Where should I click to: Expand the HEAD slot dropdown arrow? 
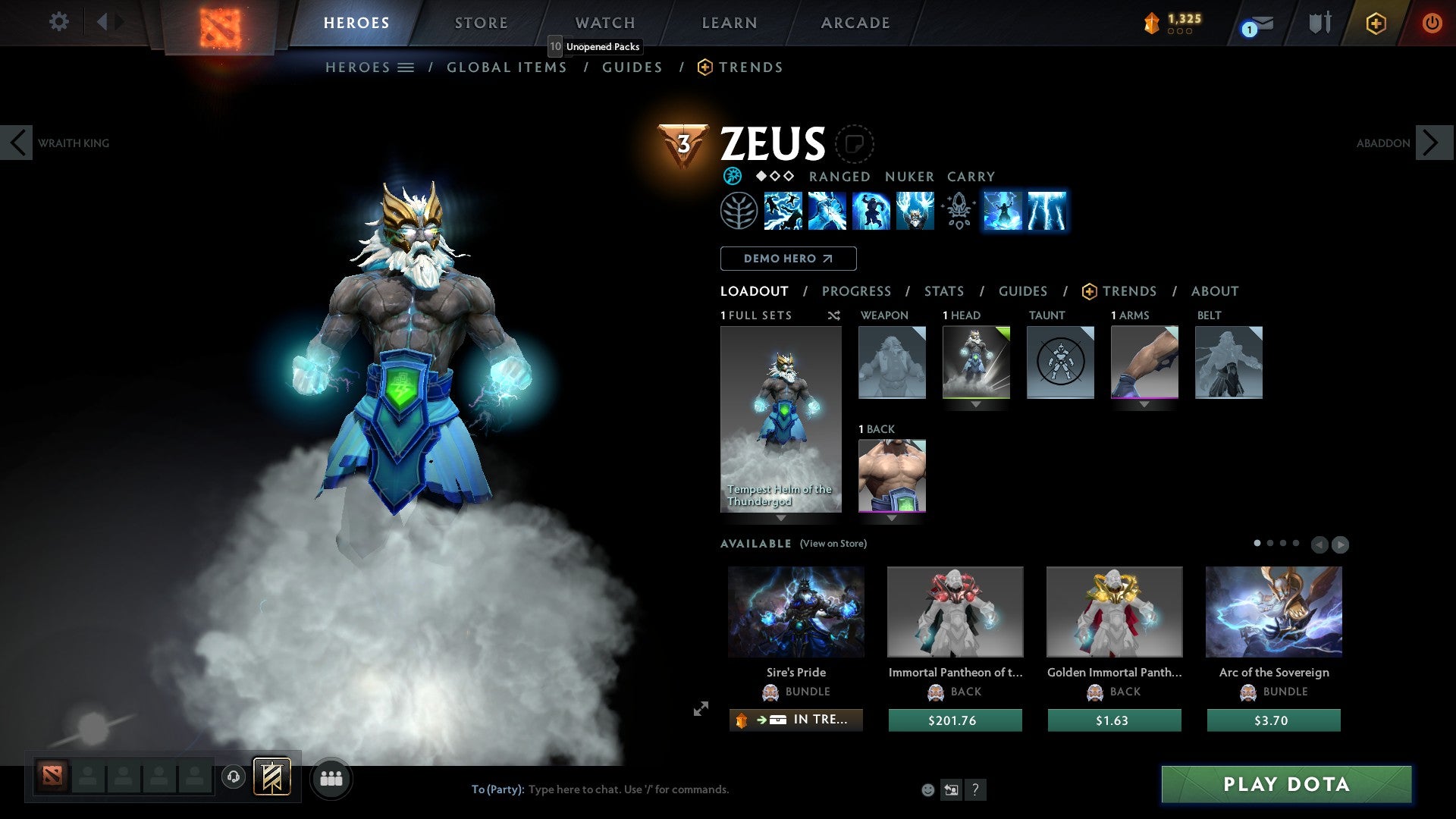pyautogui.click(x=976, y=404)
